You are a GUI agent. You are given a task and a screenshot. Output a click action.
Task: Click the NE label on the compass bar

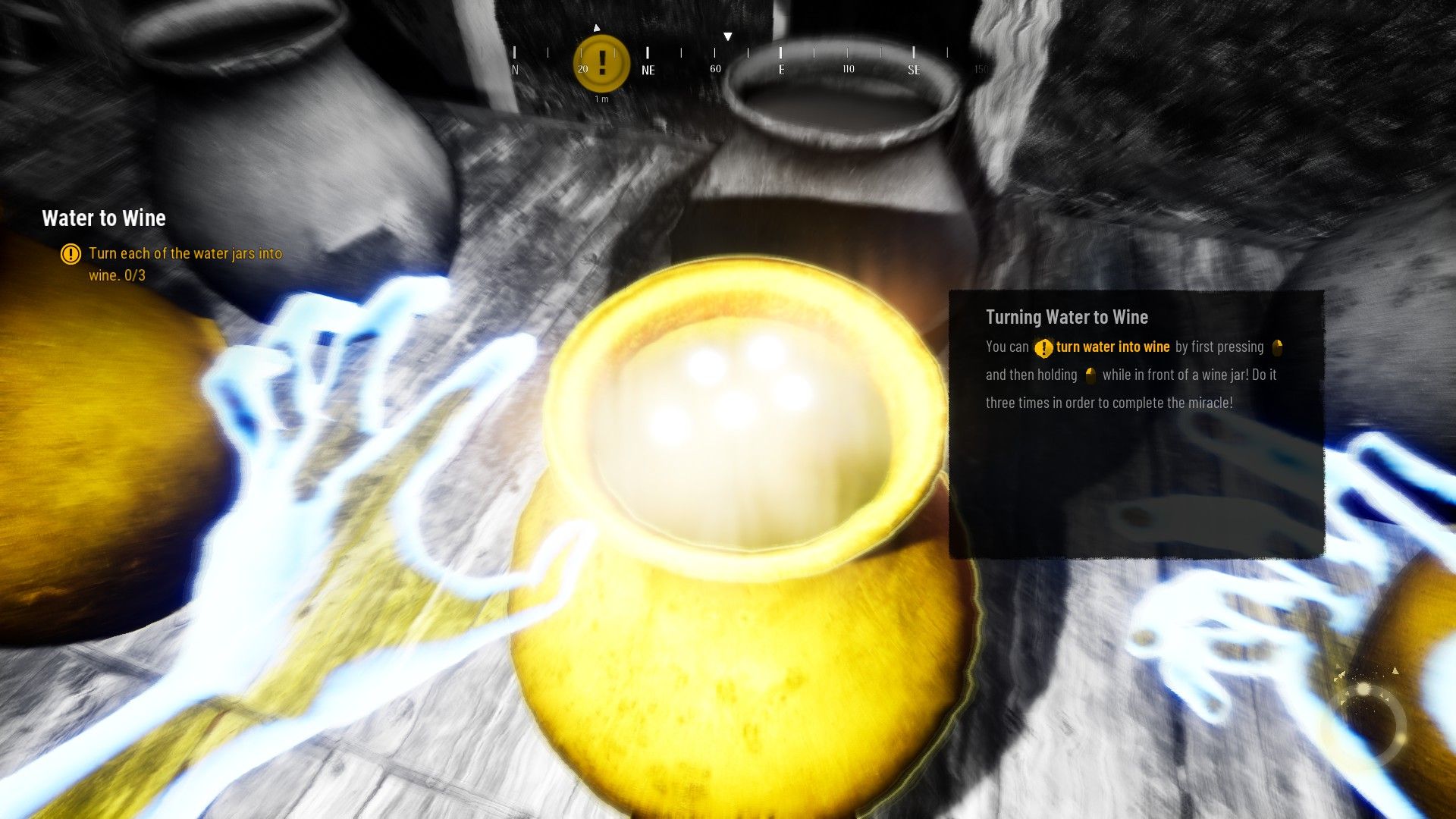pyautogui.click(x=648, y=70)
